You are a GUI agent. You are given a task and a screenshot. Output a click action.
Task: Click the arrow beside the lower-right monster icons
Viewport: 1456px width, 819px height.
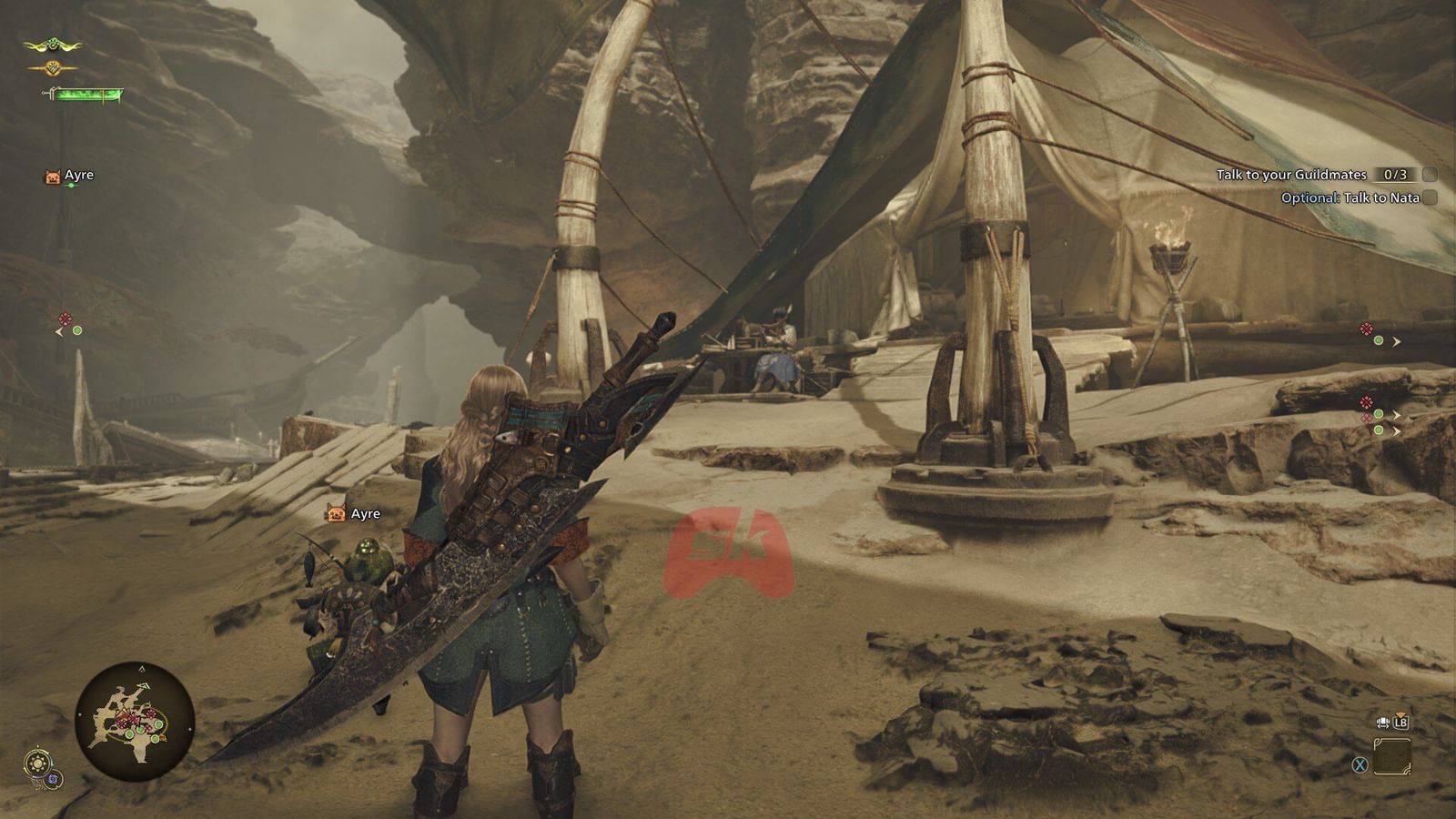(1397, 417)
